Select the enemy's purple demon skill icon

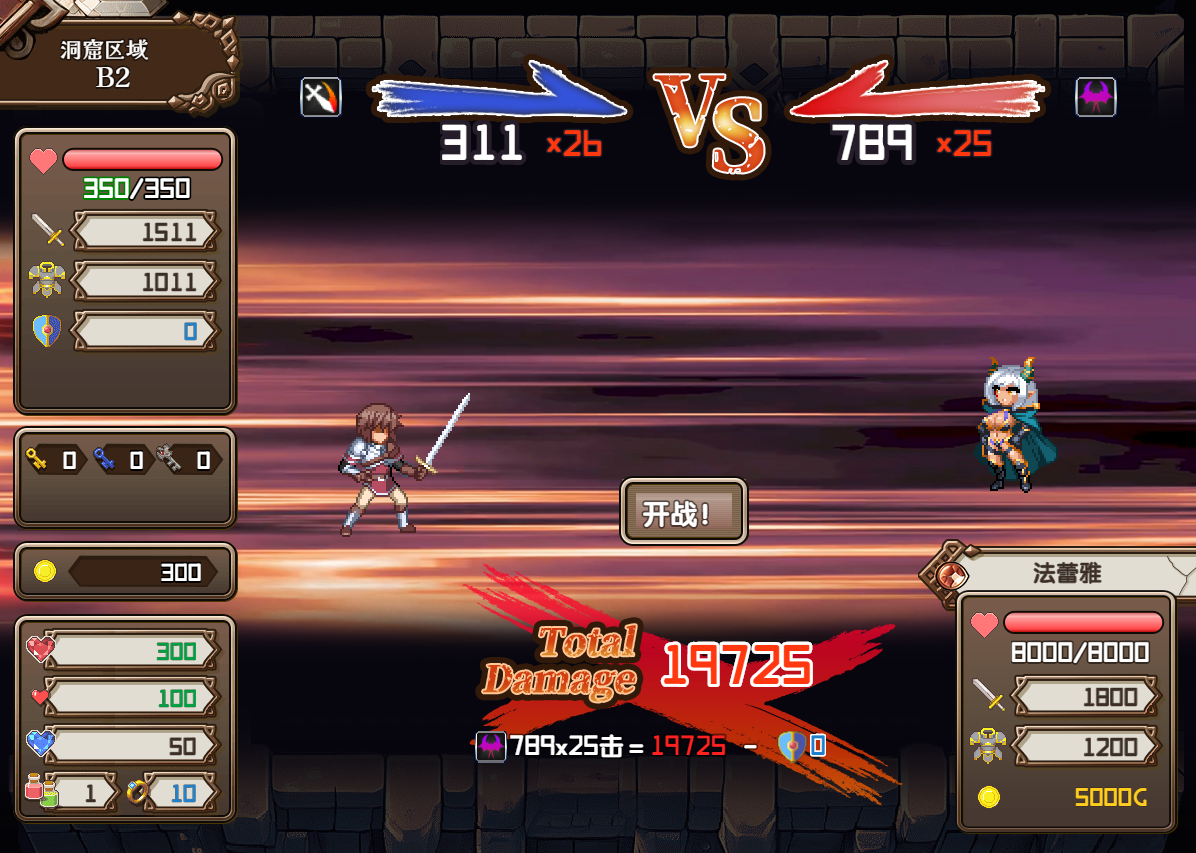[x=1095, y=97]
